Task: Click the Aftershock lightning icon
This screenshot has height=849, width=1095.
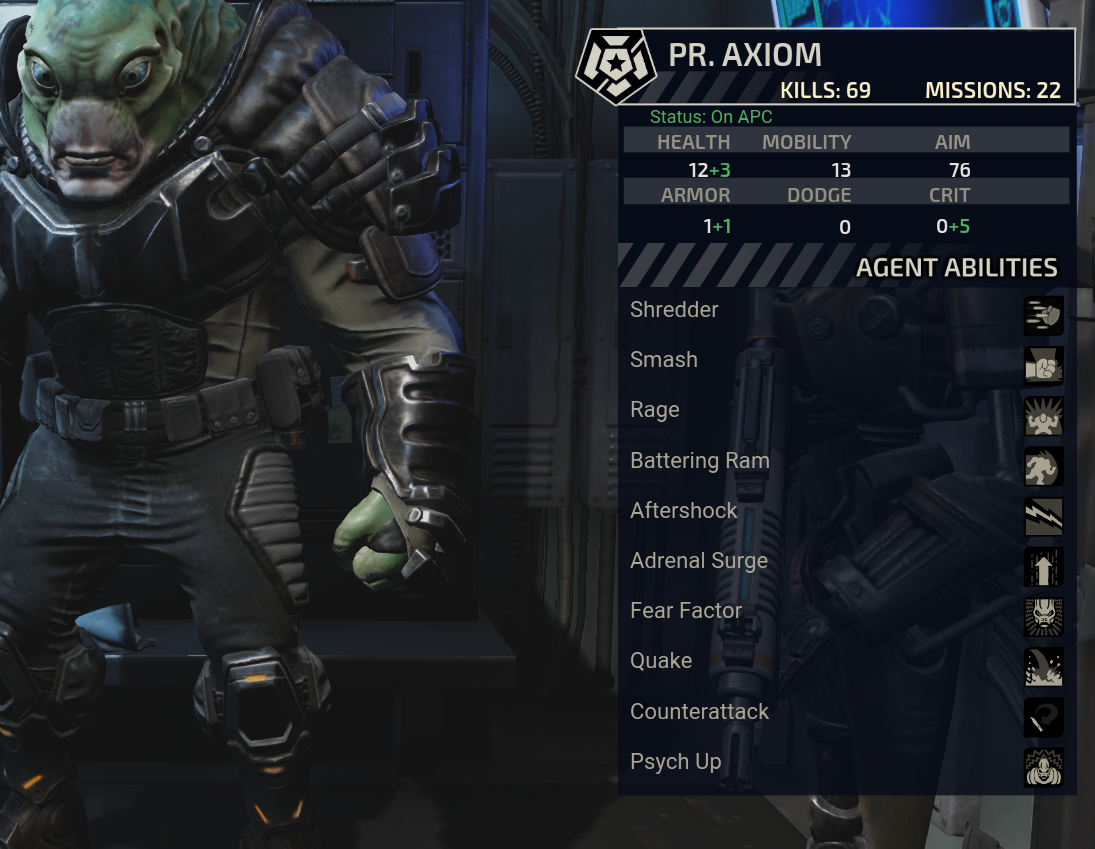Action: 1043,516
